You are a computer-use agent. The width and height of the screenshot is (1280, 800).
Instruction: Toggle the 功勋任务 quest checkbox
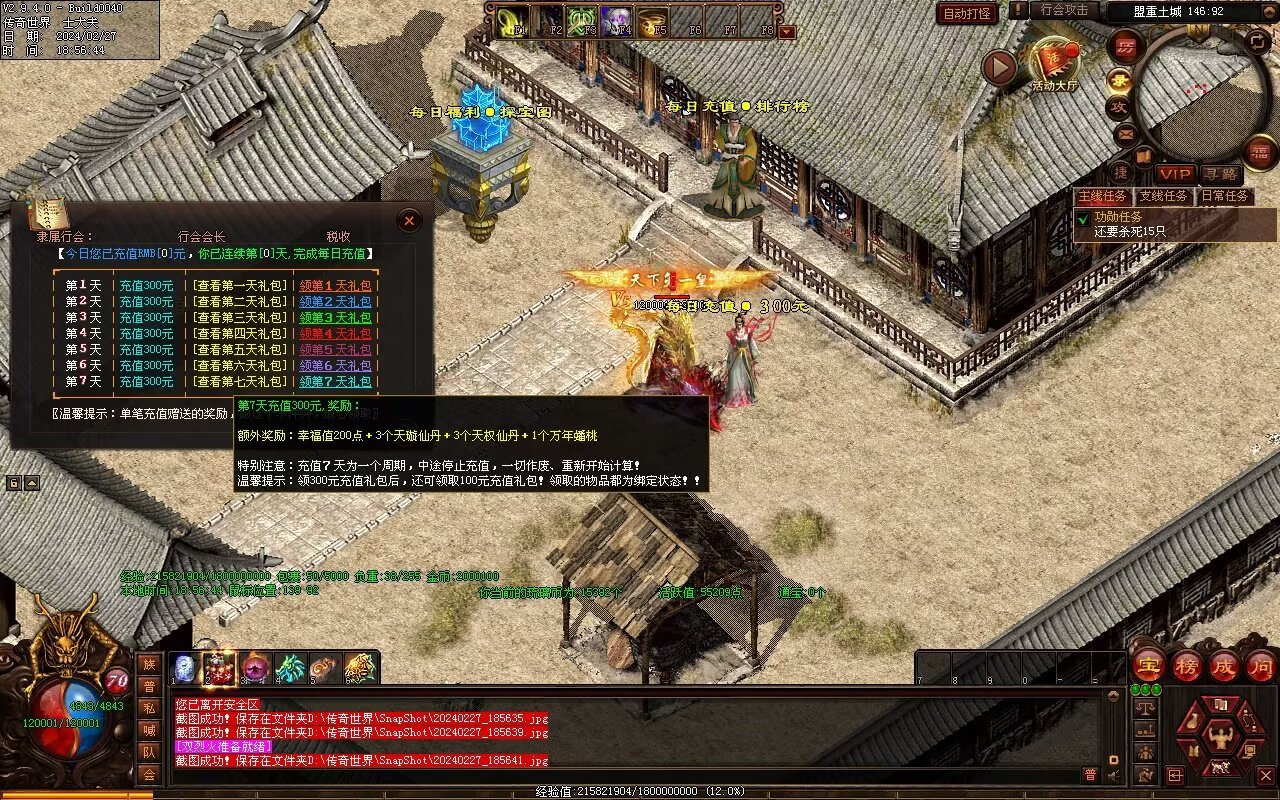(x=1082, y=218)
